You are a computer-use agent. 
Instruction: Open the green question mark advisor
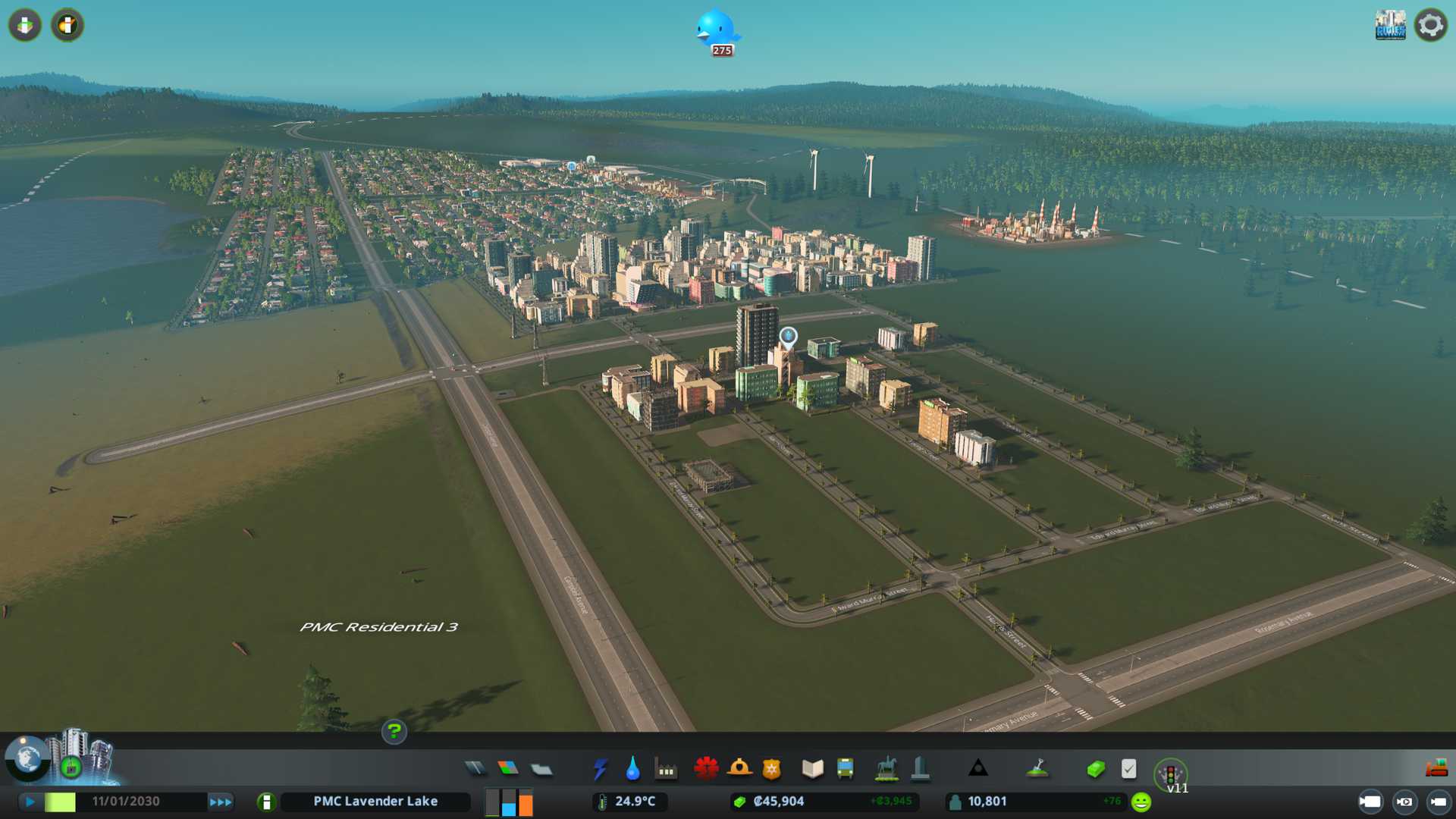[x=394, y=732]
